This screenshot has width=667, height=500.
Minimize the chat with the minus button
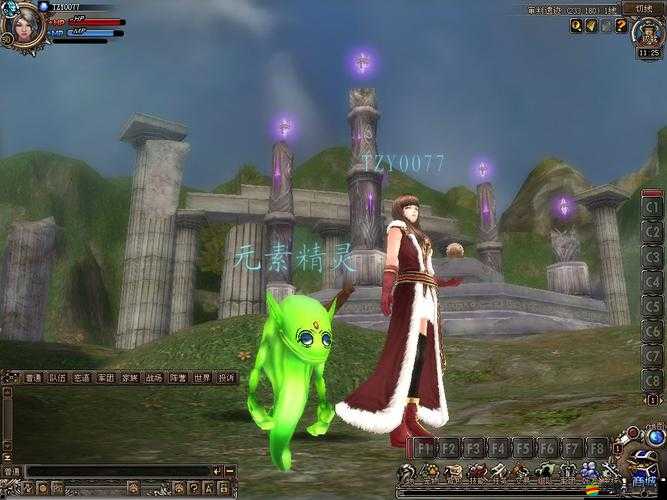tap(229, 470)
